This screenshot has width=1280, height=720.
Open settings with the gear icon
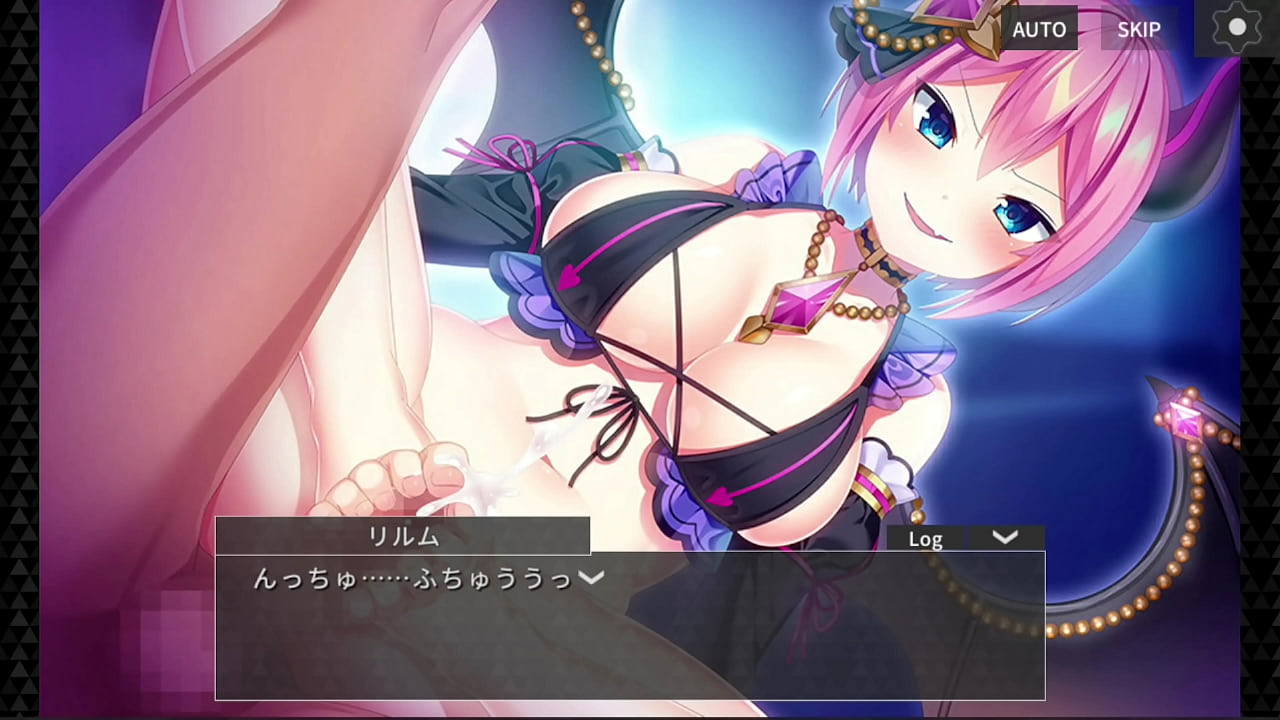(1237, 28)
